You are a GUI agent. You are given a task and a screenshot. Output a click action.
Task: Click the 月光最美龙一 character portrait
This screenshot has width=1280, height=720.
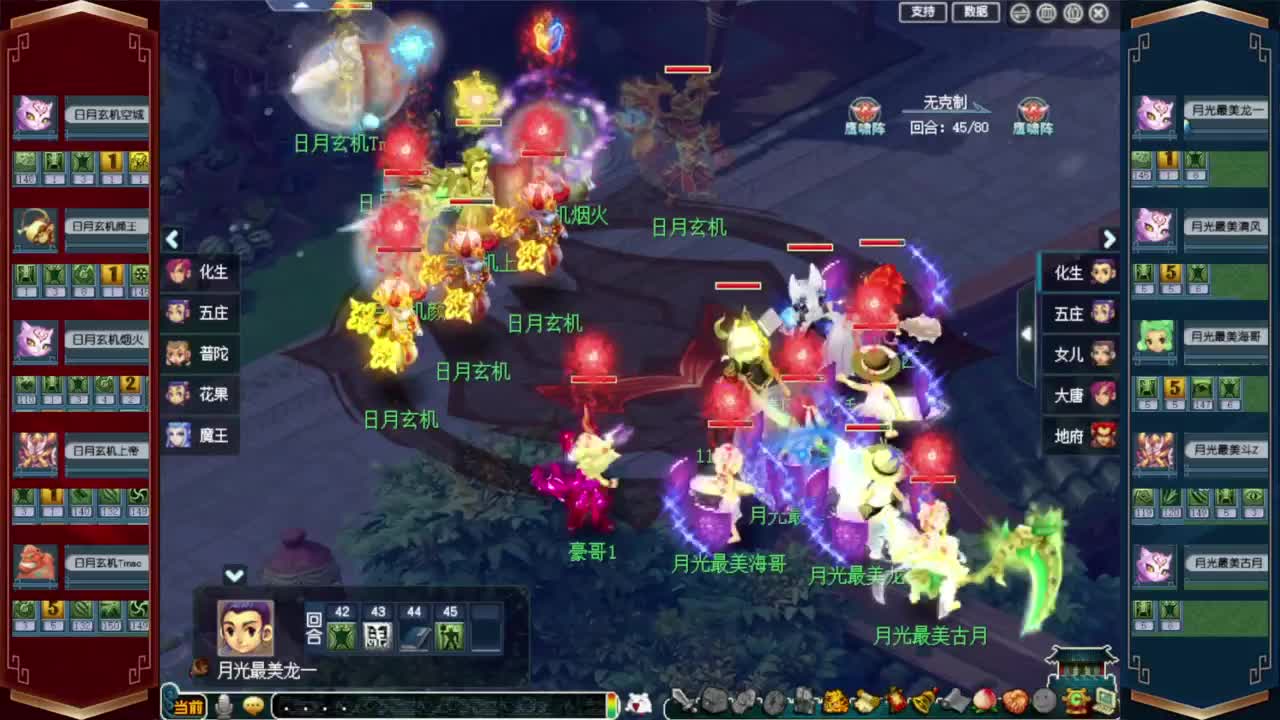tap(244, 627)
